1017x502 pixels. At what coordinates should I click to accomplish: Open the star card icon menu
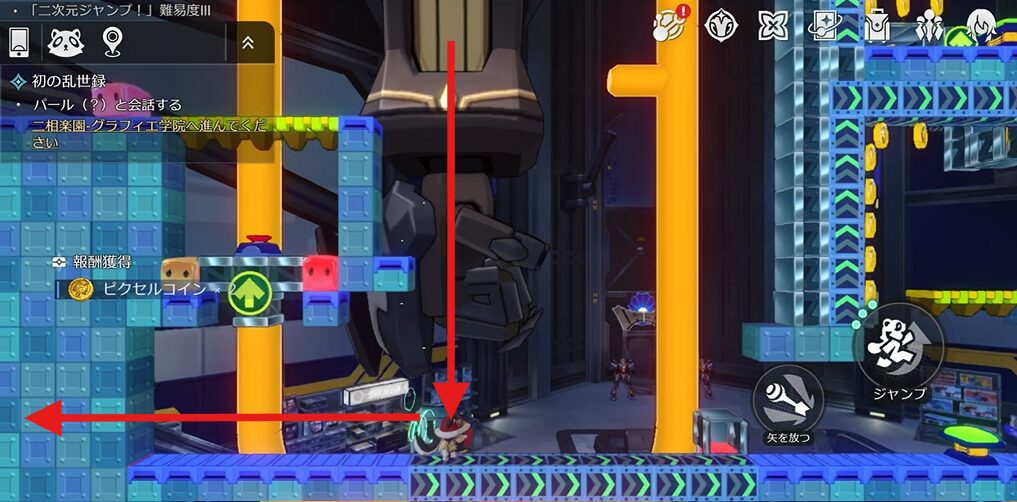click(x=826, y=25)
